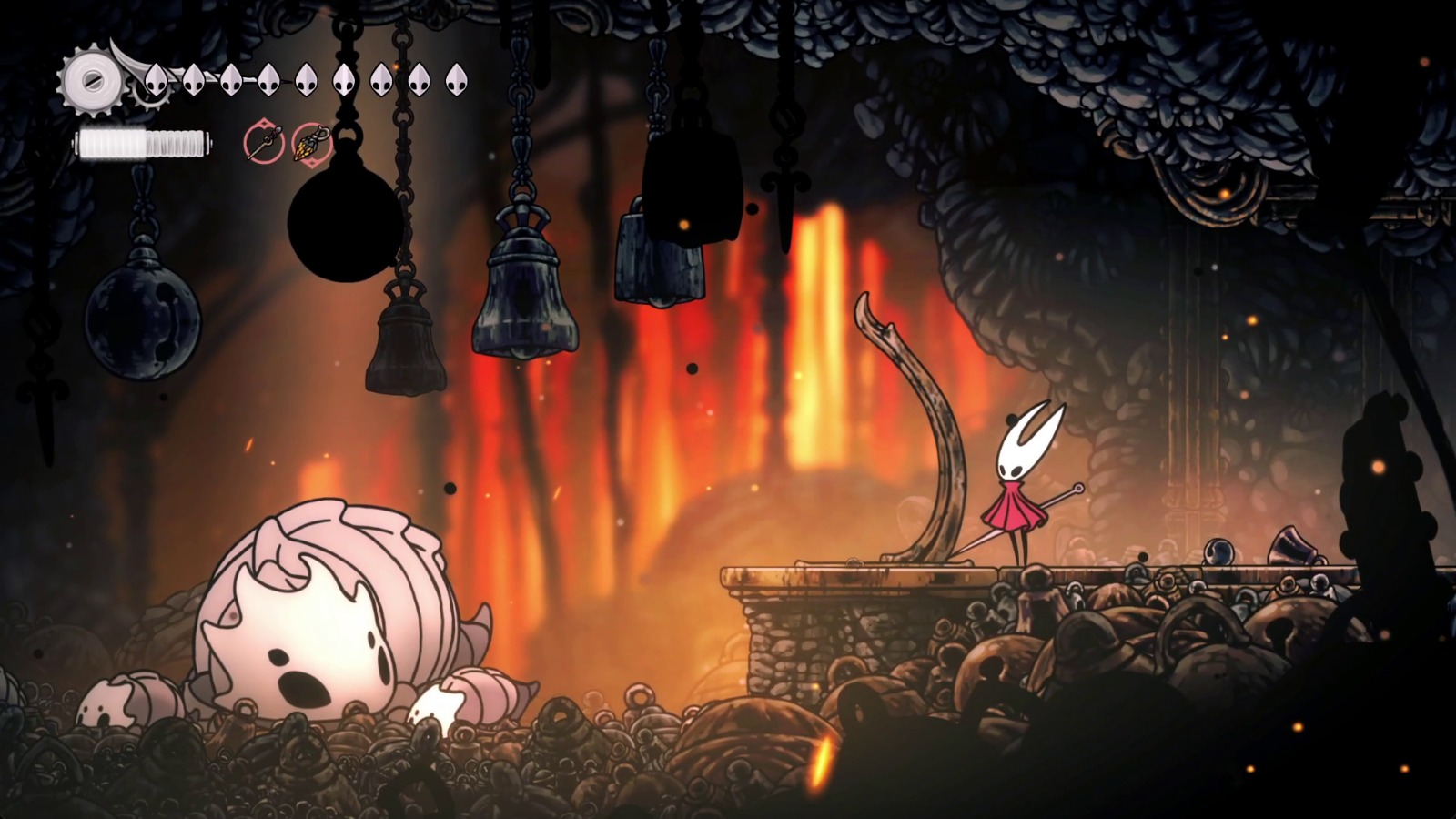Click the middle health mask
The height and width of the screenshot is (819, 1456).
[306, 80]
